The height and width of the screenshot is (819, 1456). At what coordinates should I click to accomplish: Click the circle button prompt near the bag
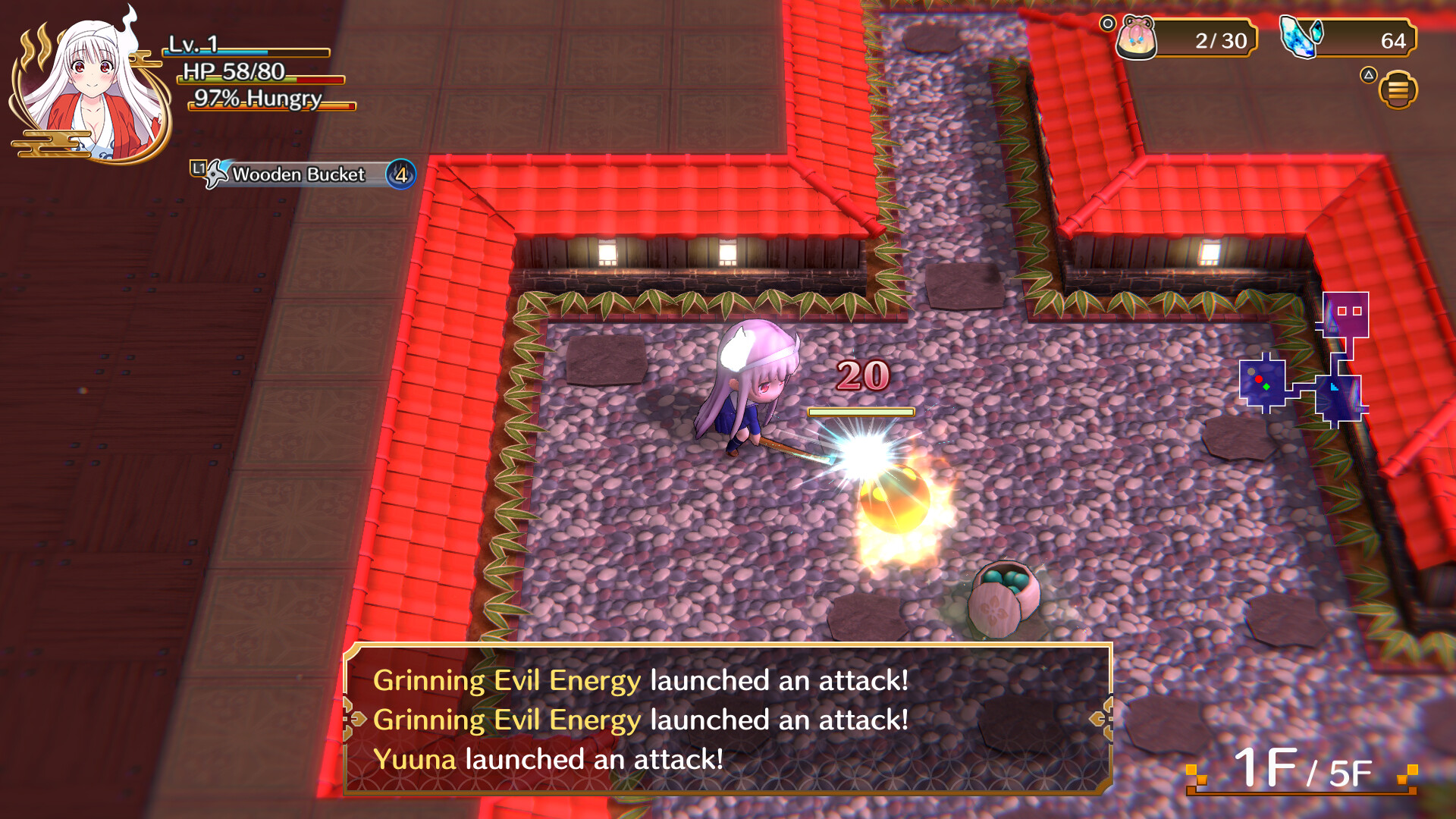(x=1106, y=22)
